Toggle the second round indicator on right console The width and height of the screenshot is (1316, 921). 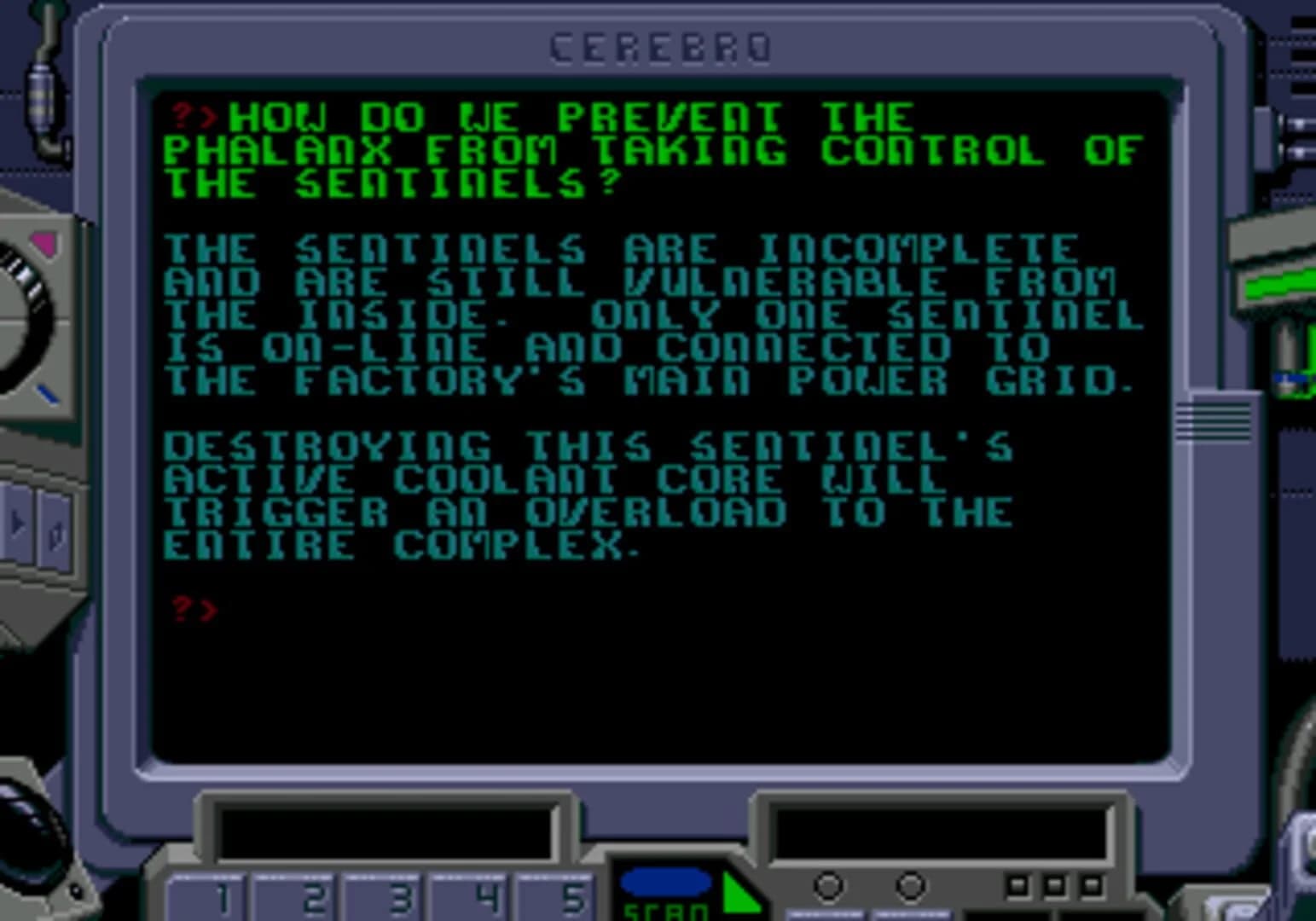913,885
